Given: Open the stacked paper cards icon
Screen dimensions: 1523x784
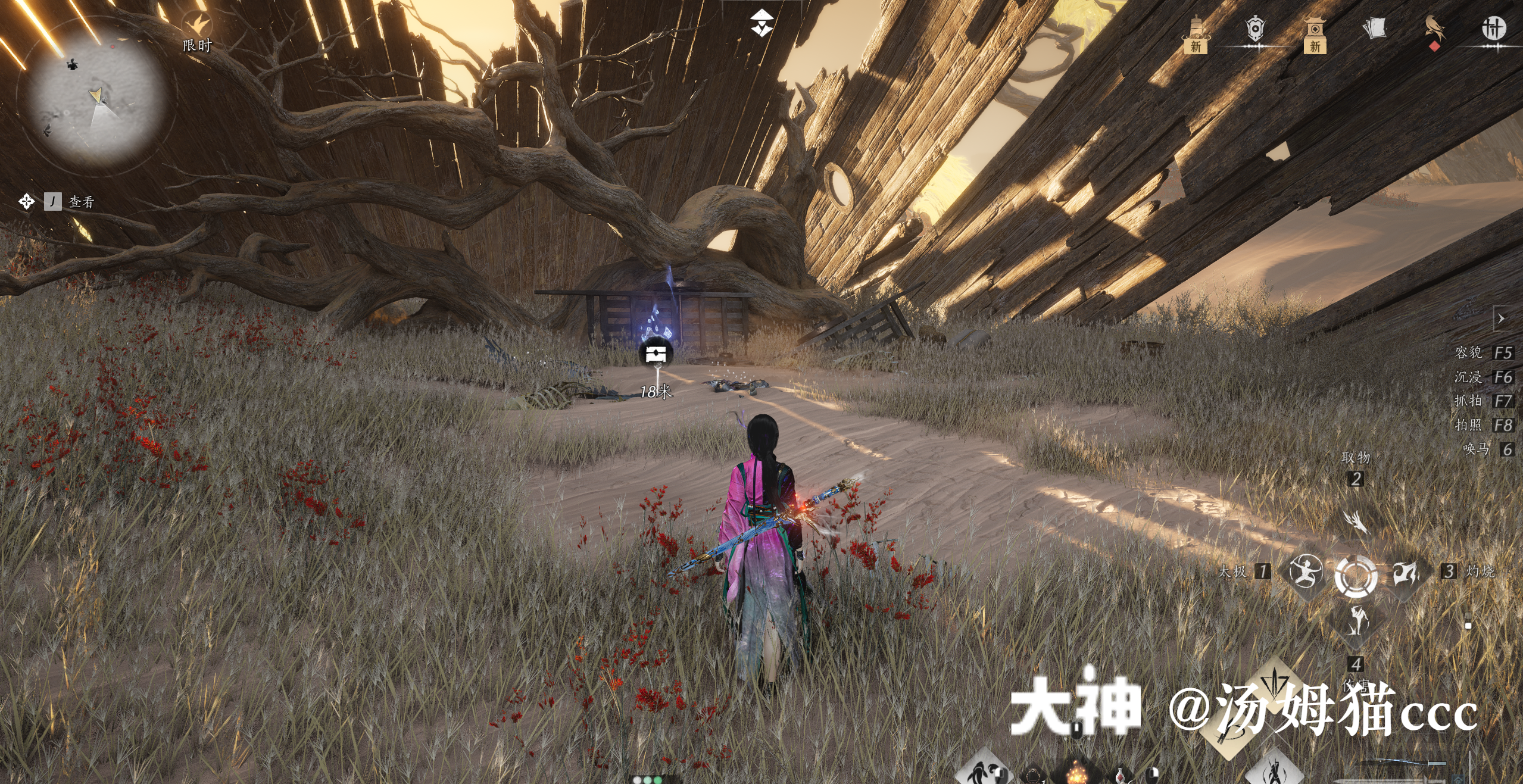Looking at the screenshot, I should point(1374,29).
